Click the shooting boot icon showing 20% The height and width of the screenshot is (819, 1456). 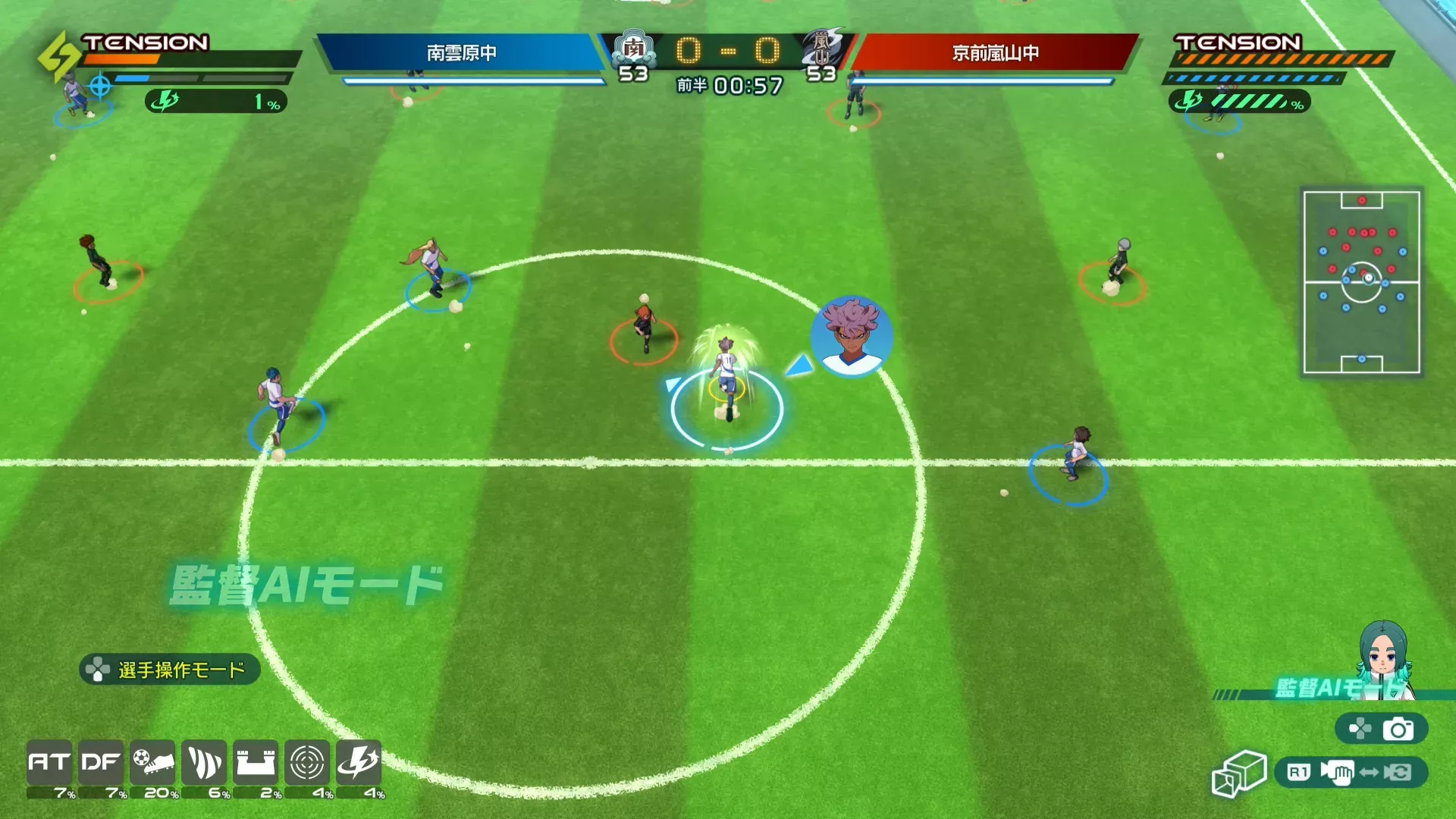[x=152, y=764]
